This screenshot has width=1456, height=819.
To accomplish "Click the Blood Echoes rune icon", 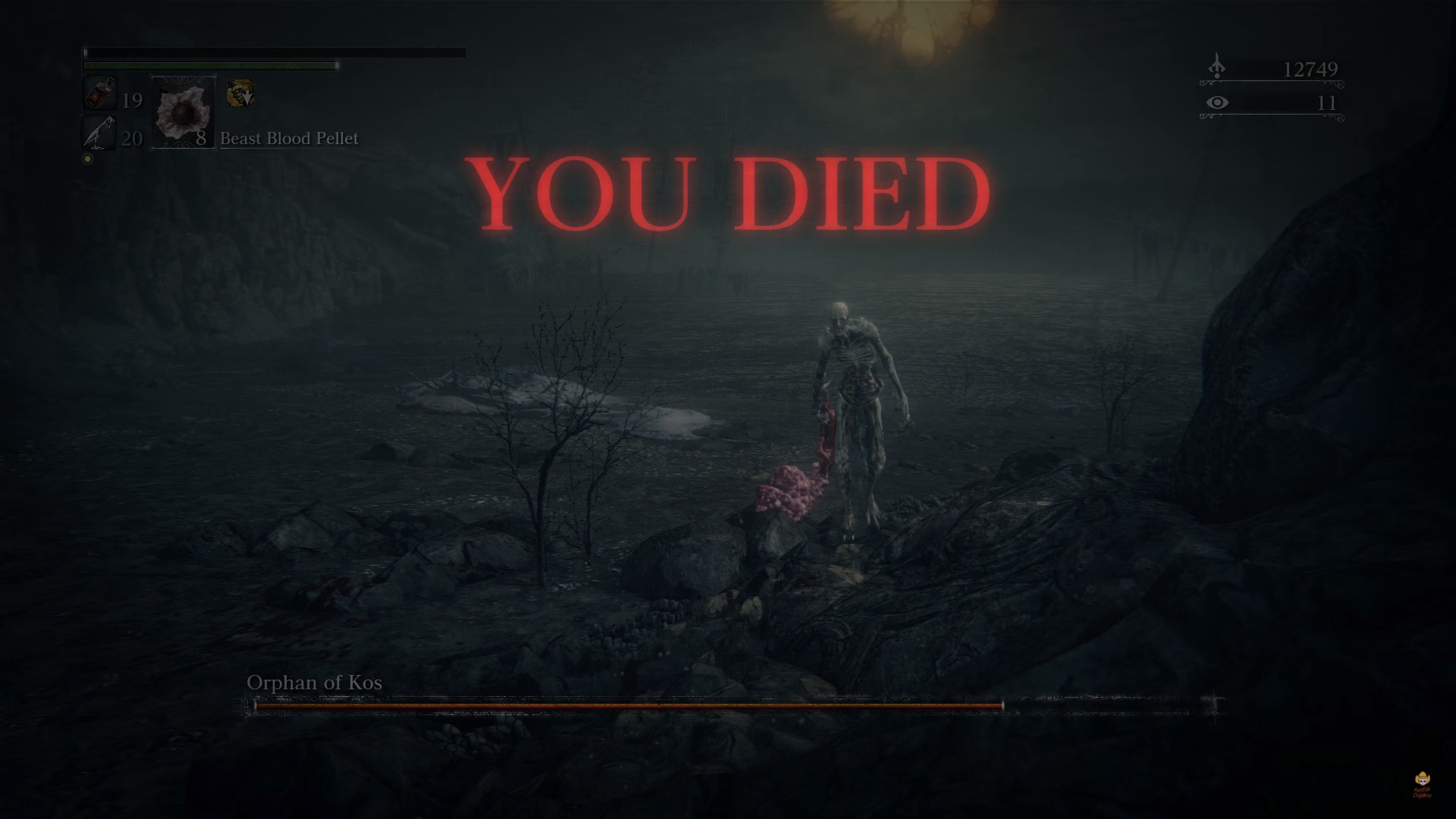I will point(1216,67).
